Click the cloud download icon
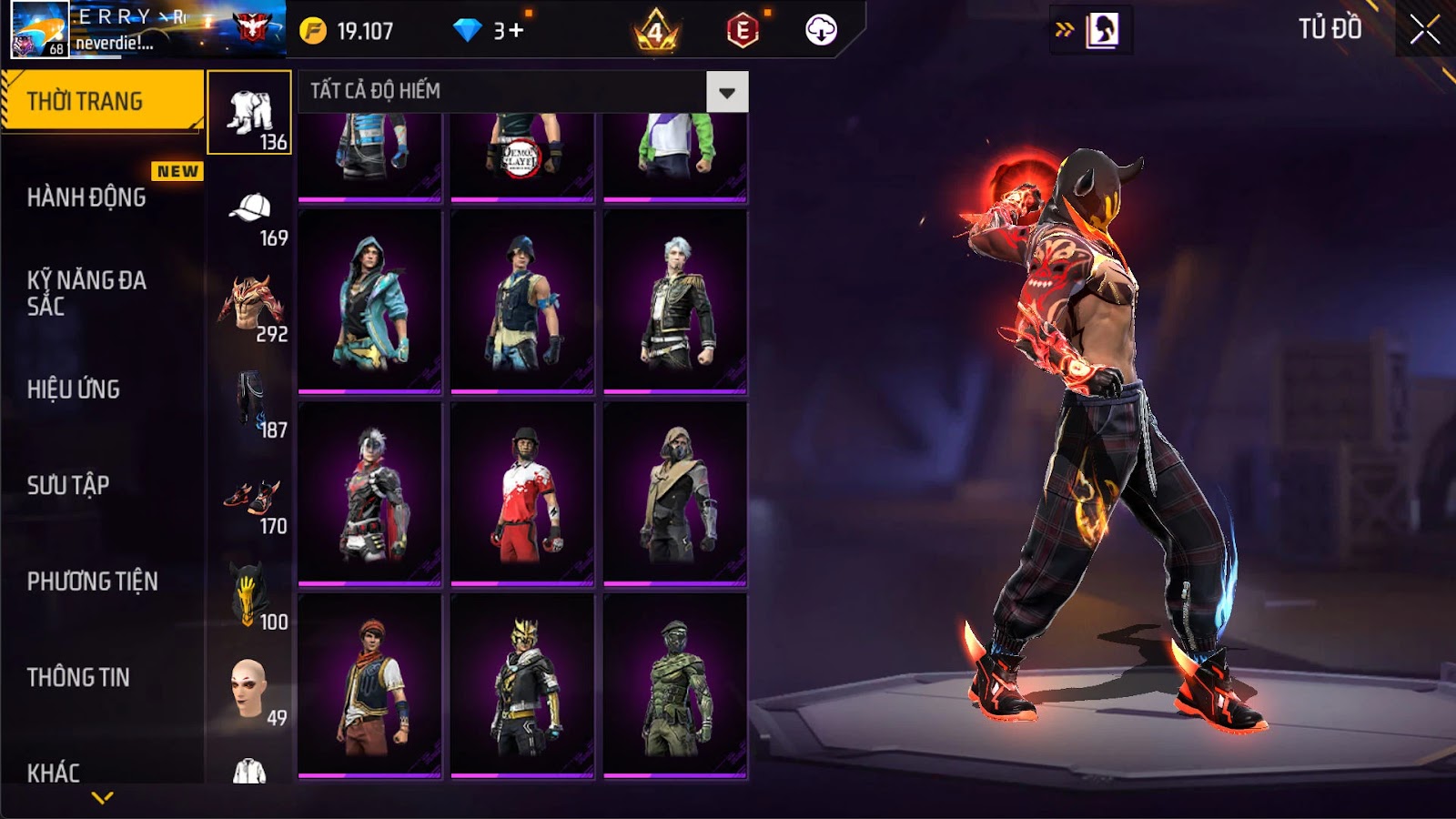 [x=821, y=31]
